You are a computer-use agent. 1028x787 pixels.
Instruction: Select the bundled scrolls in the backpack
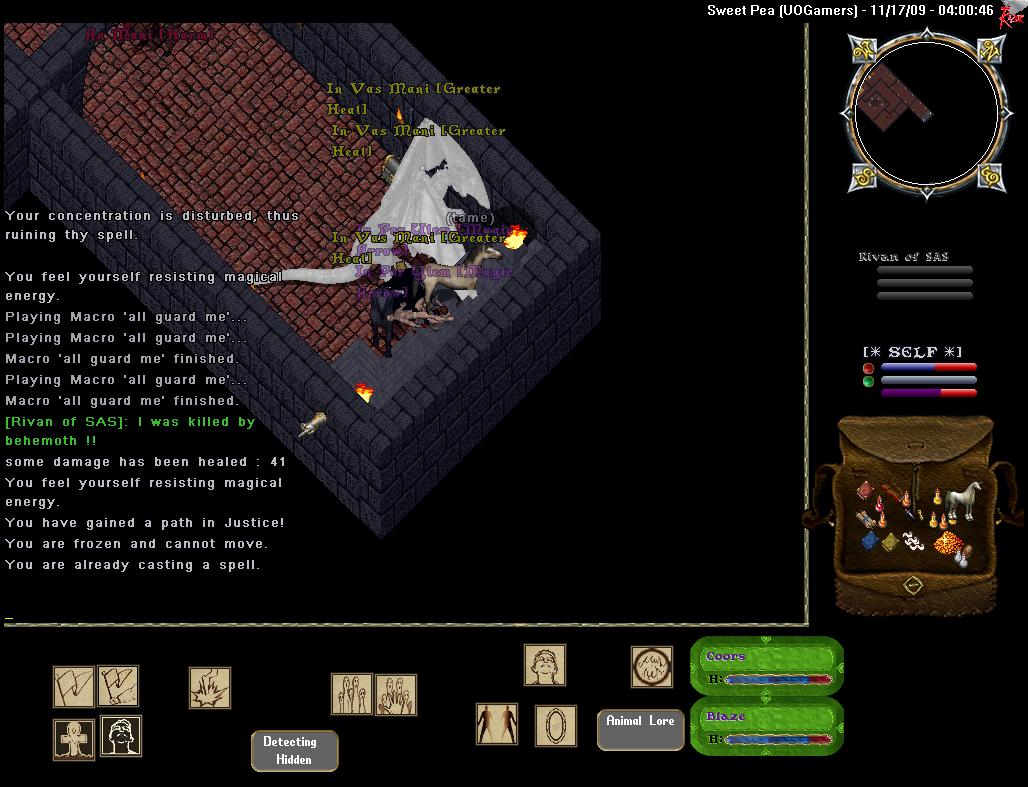pyautogui.click(x=866, y=518)
